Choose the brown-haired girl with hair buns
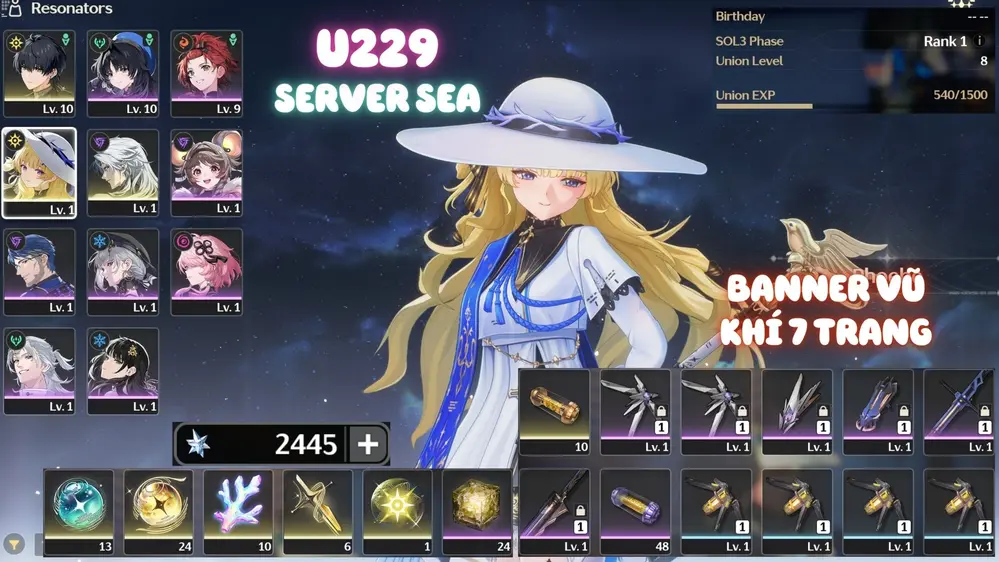Image resolution: width=999 pixels, height=562 pixels. click(x=206, y=172)
